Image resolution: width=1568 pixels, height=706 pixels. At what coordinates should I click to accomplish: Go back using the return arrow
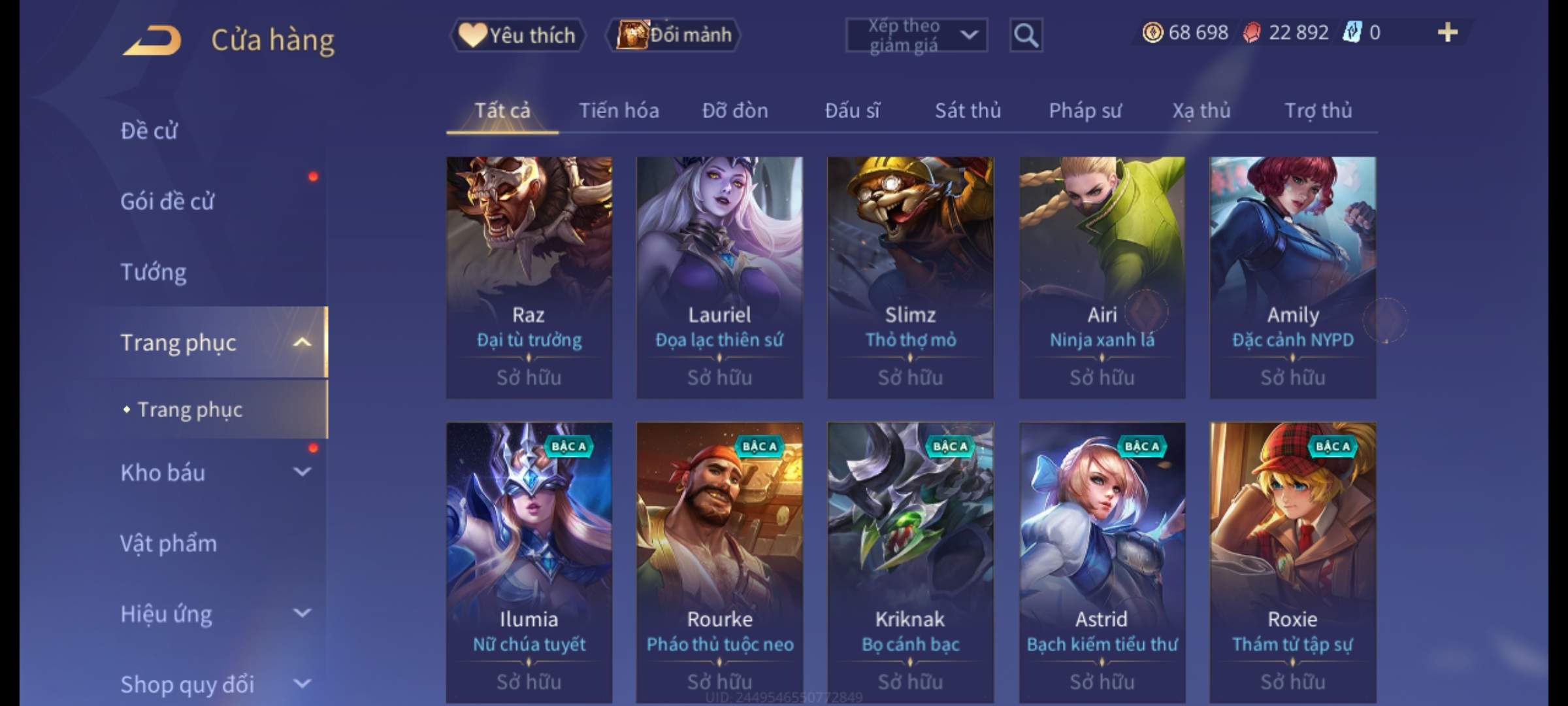point(152,41)
